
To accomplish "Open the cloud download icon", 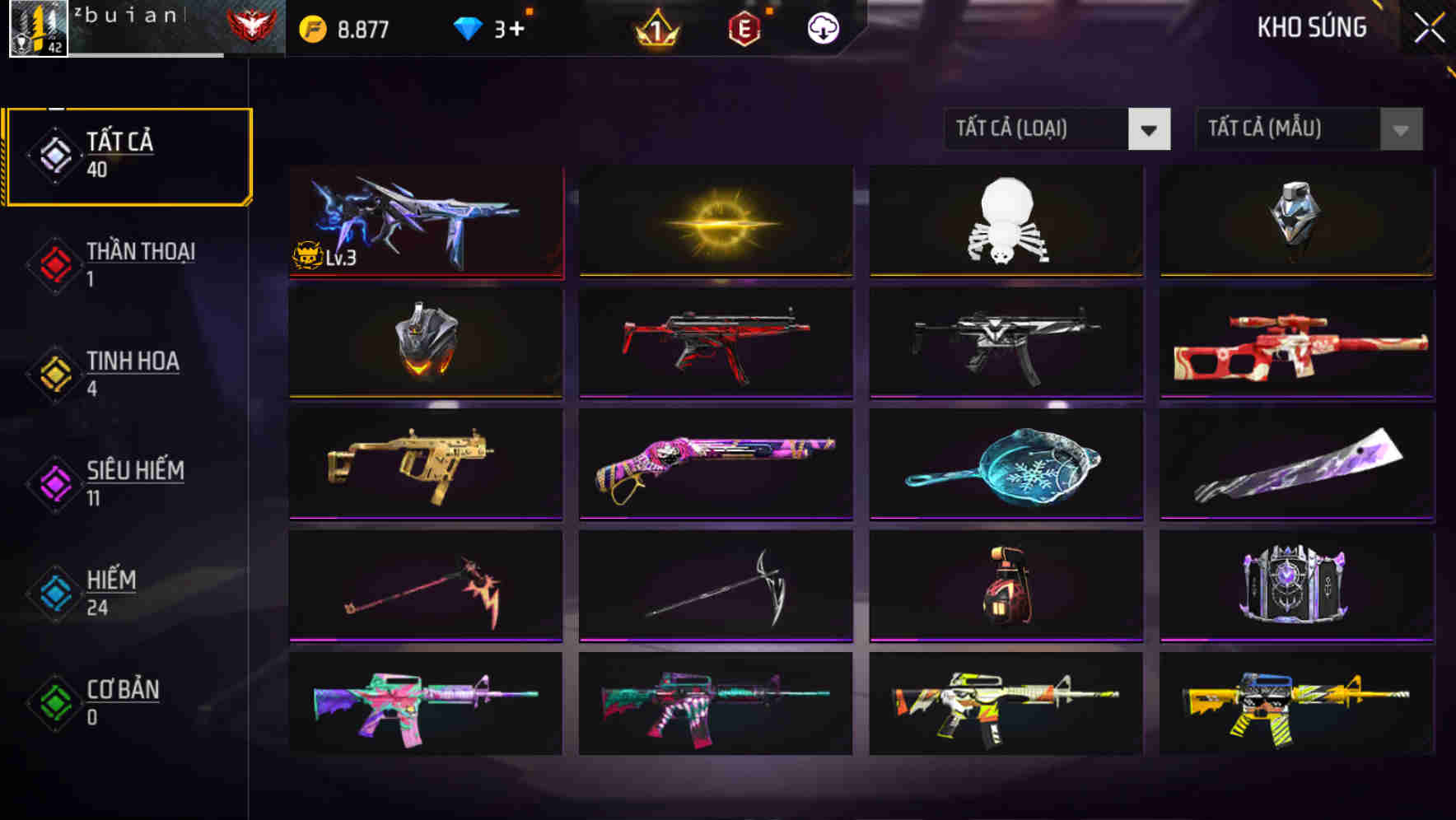I will tap(821, 27).
